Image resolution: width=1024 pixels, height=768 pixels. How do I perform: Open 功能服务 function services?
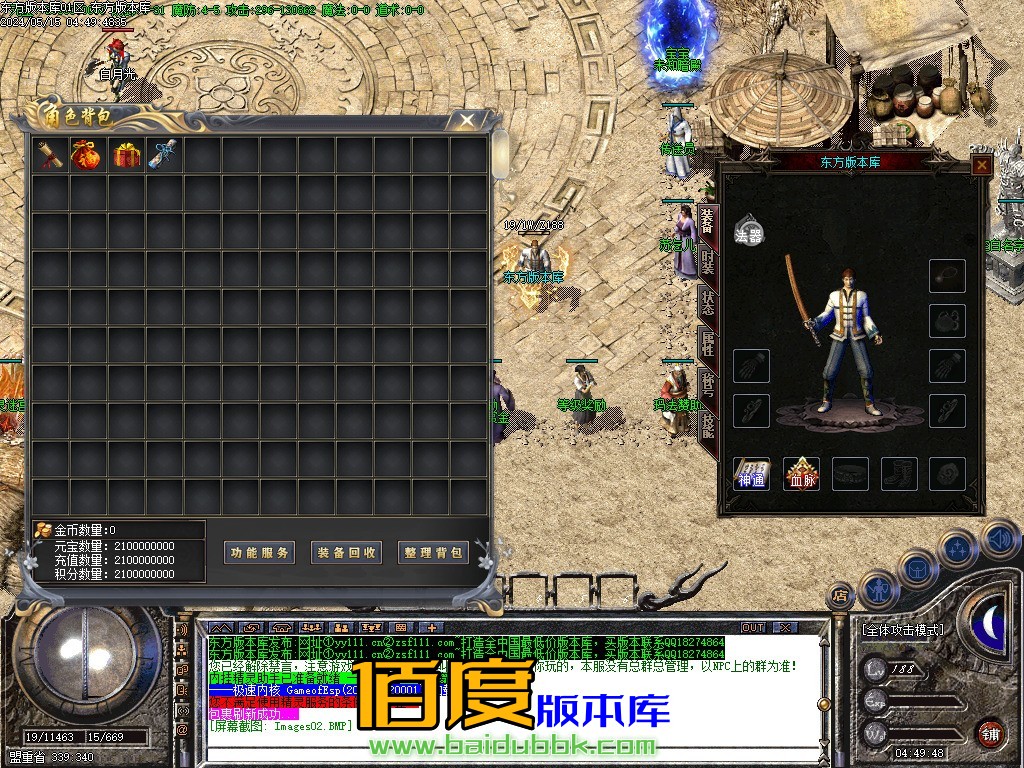259,552
